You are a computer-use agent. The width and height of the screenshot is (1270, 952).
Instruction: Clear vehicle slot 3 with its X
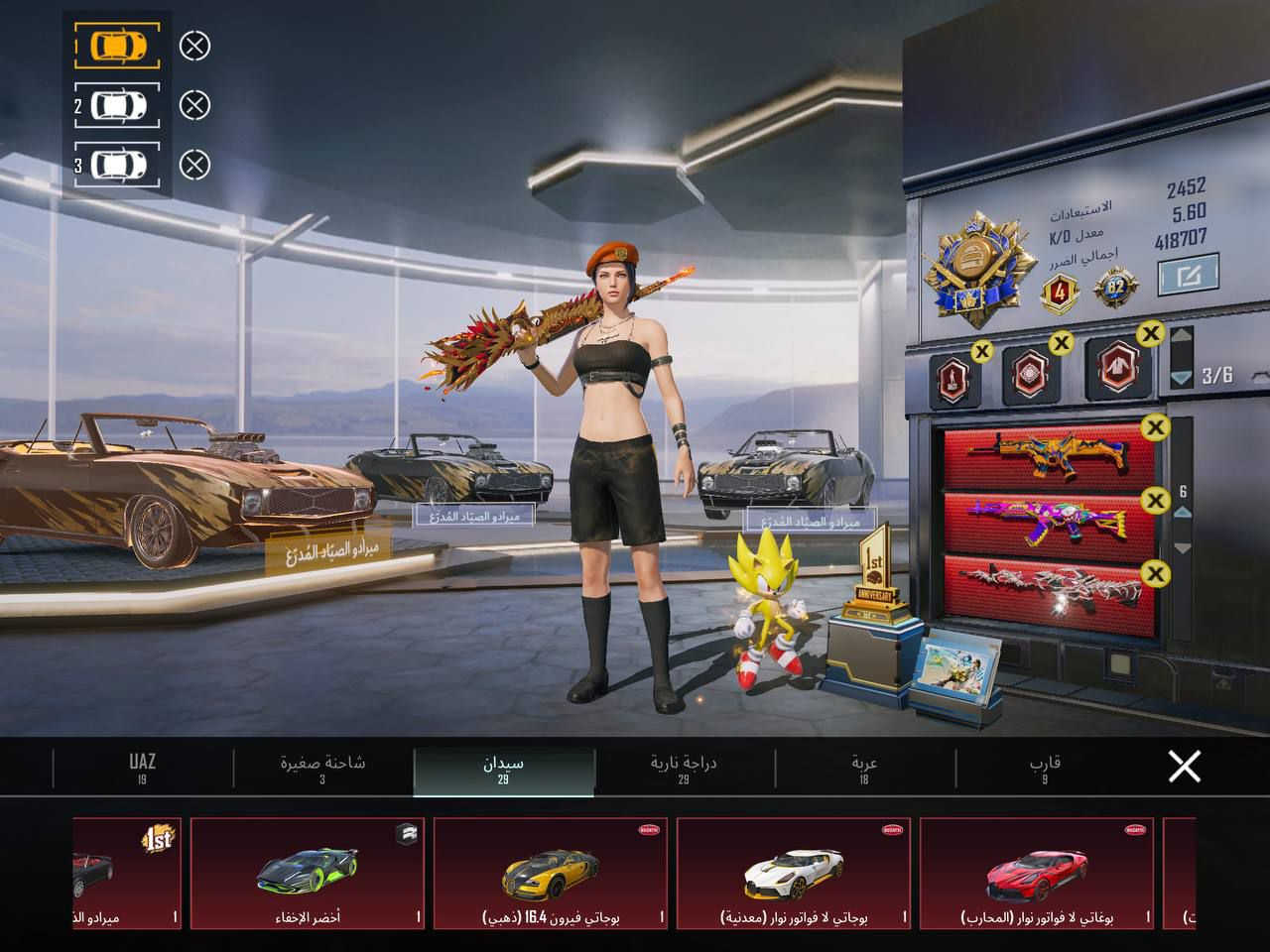pyautogui.click(x=195, y=165)
